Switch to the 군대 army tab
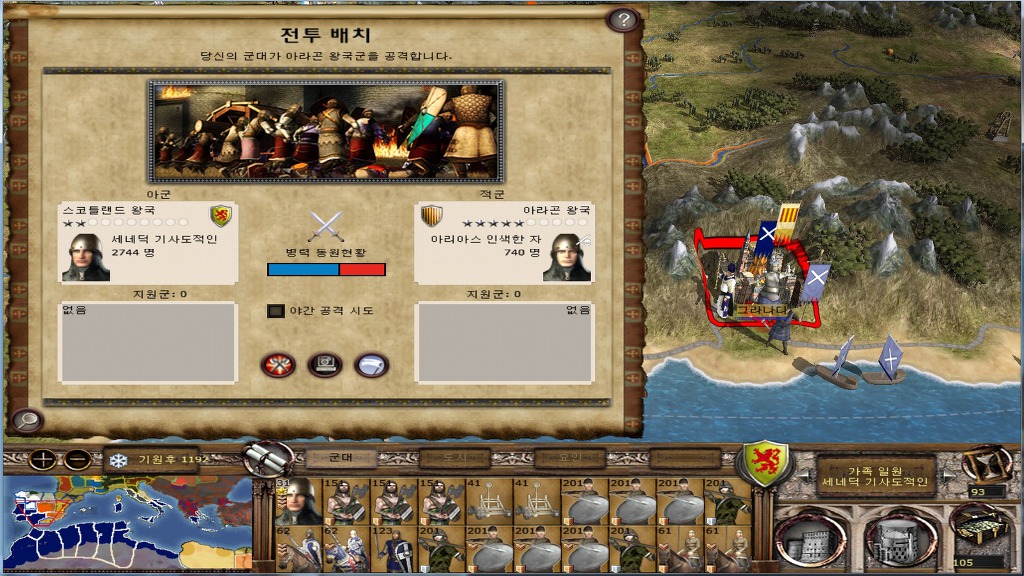Image resolution: width=1024 pixels, height=576 pixels. click(x=339, y=458)
